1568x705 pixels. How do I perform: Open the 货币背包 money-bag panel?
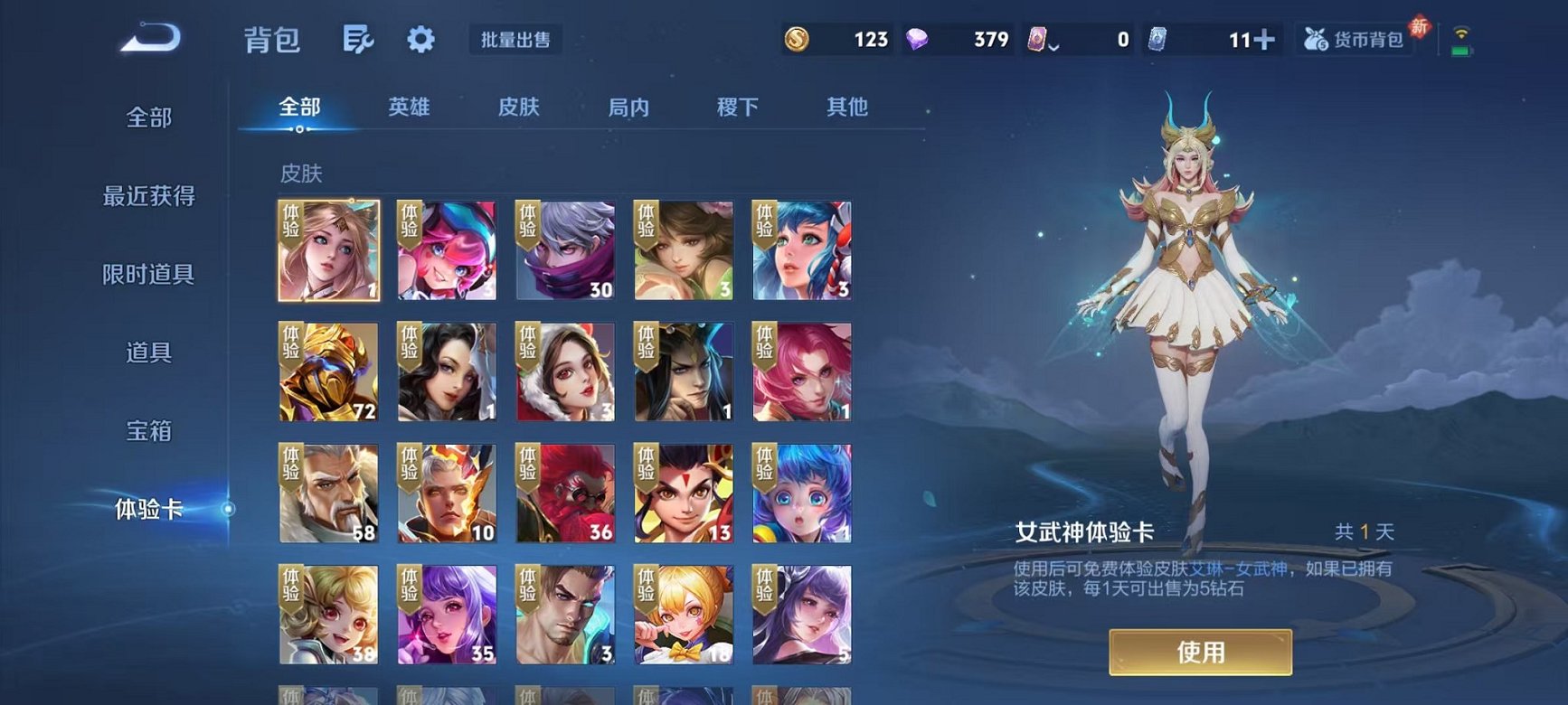(x=1354, y=39)
